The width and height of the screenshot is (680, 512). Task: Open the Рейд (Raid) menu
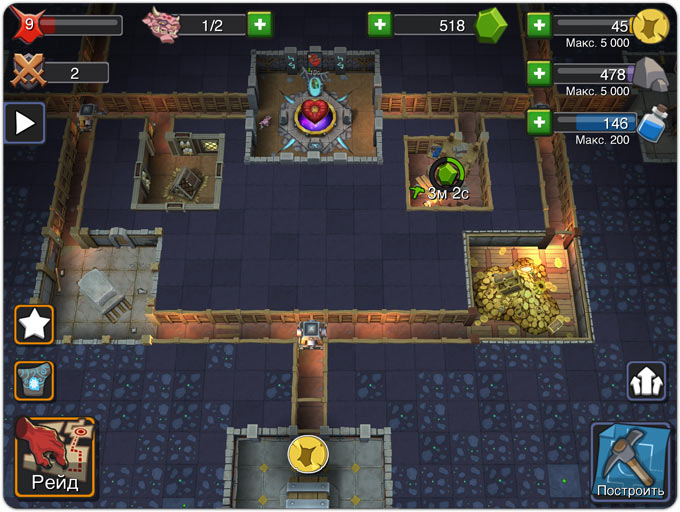point(55,457)
